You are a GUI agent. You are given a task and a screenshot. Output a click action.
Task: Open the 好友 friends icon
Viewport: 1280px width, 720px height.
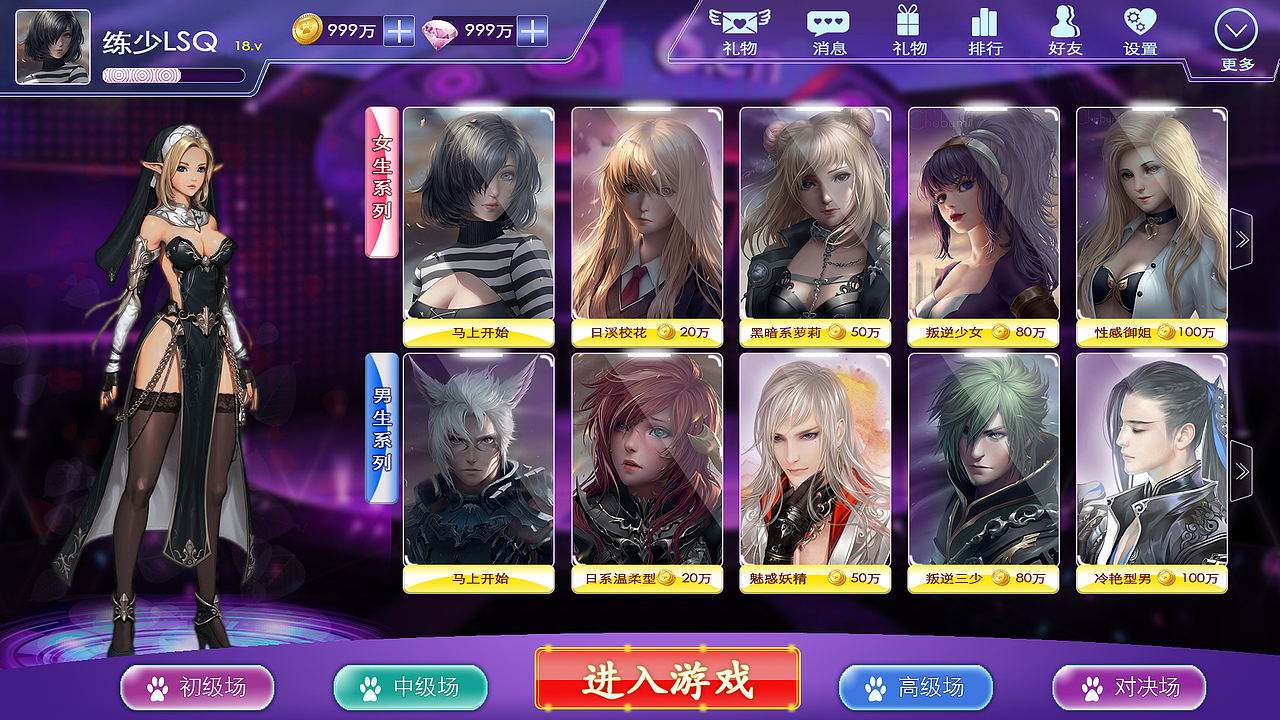(x=1066, y=30)
